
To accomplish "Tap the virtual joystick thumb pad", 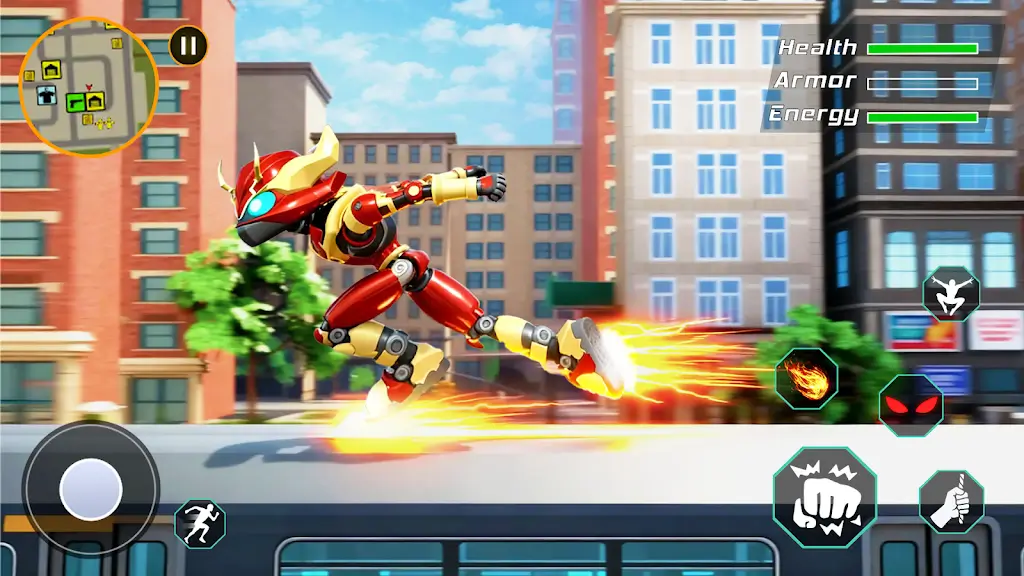I will pyautogui.click(x=91, y=489).
